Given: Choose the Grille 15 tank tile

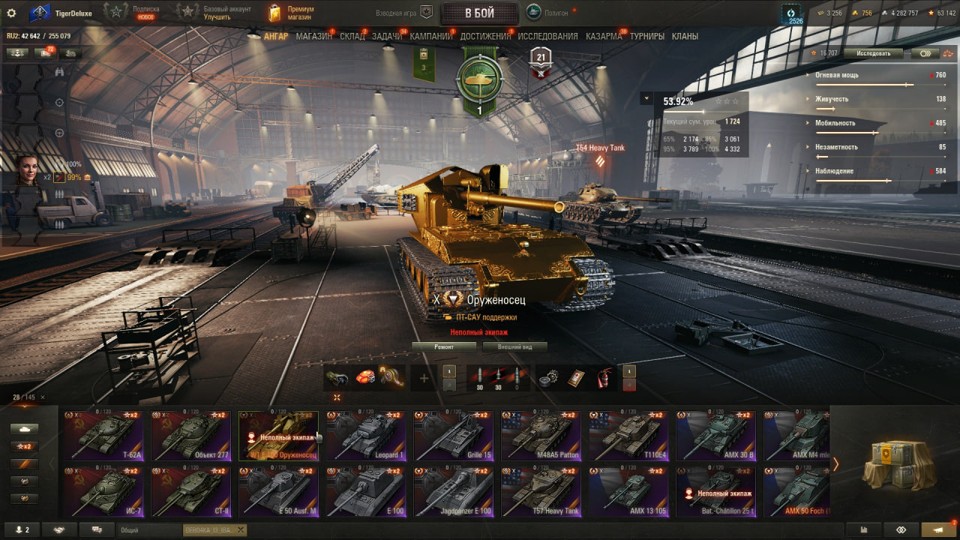Looking at the screenshot, I should (454, 435).
